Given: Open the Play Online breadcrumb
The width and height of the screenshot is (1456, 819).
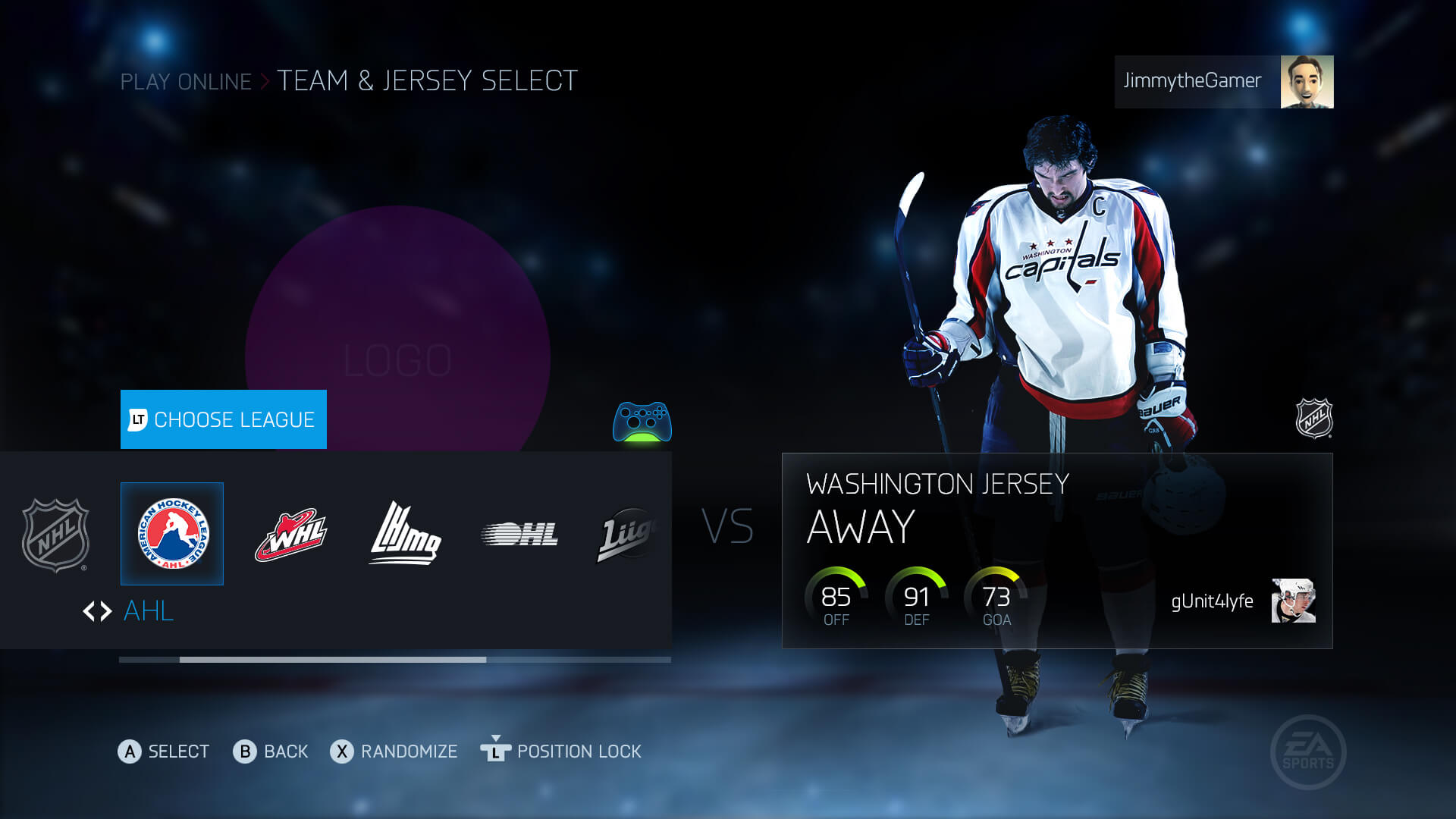Looking at the screenshot, I should [185, 82].
